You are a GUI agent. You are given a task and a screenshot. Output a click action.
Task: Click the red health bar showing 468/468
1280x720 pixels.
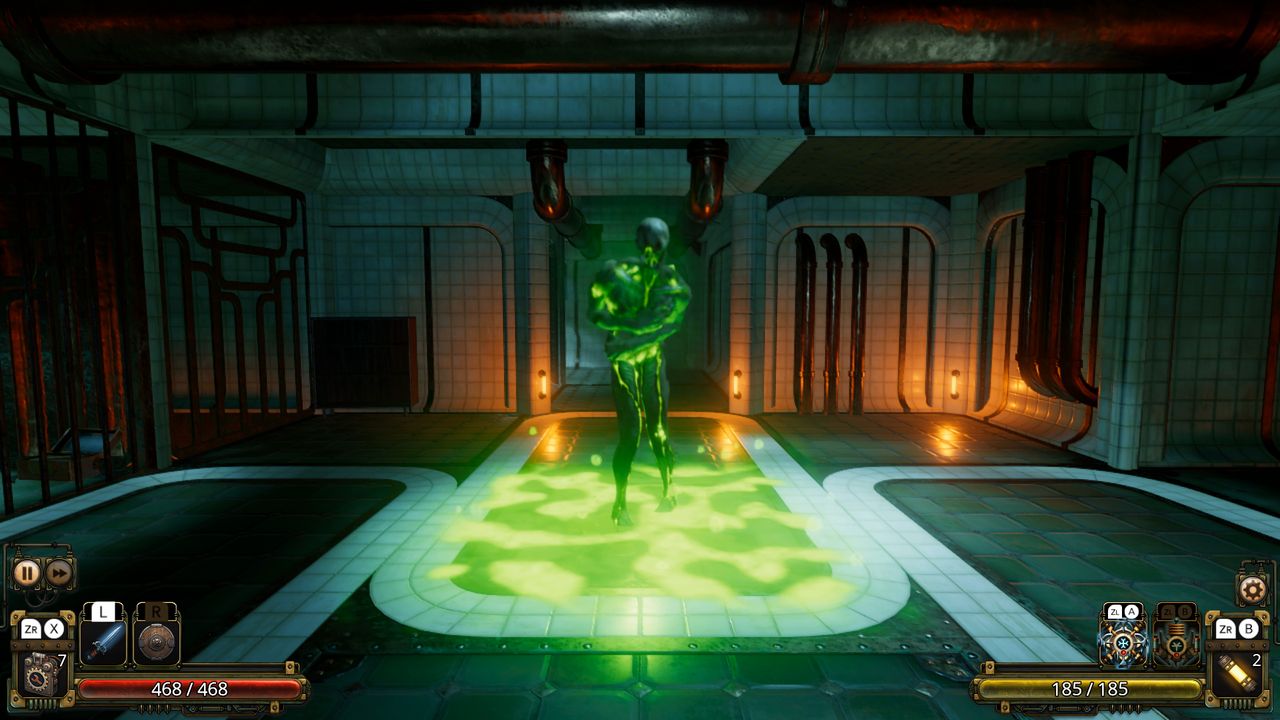[190, 689]
